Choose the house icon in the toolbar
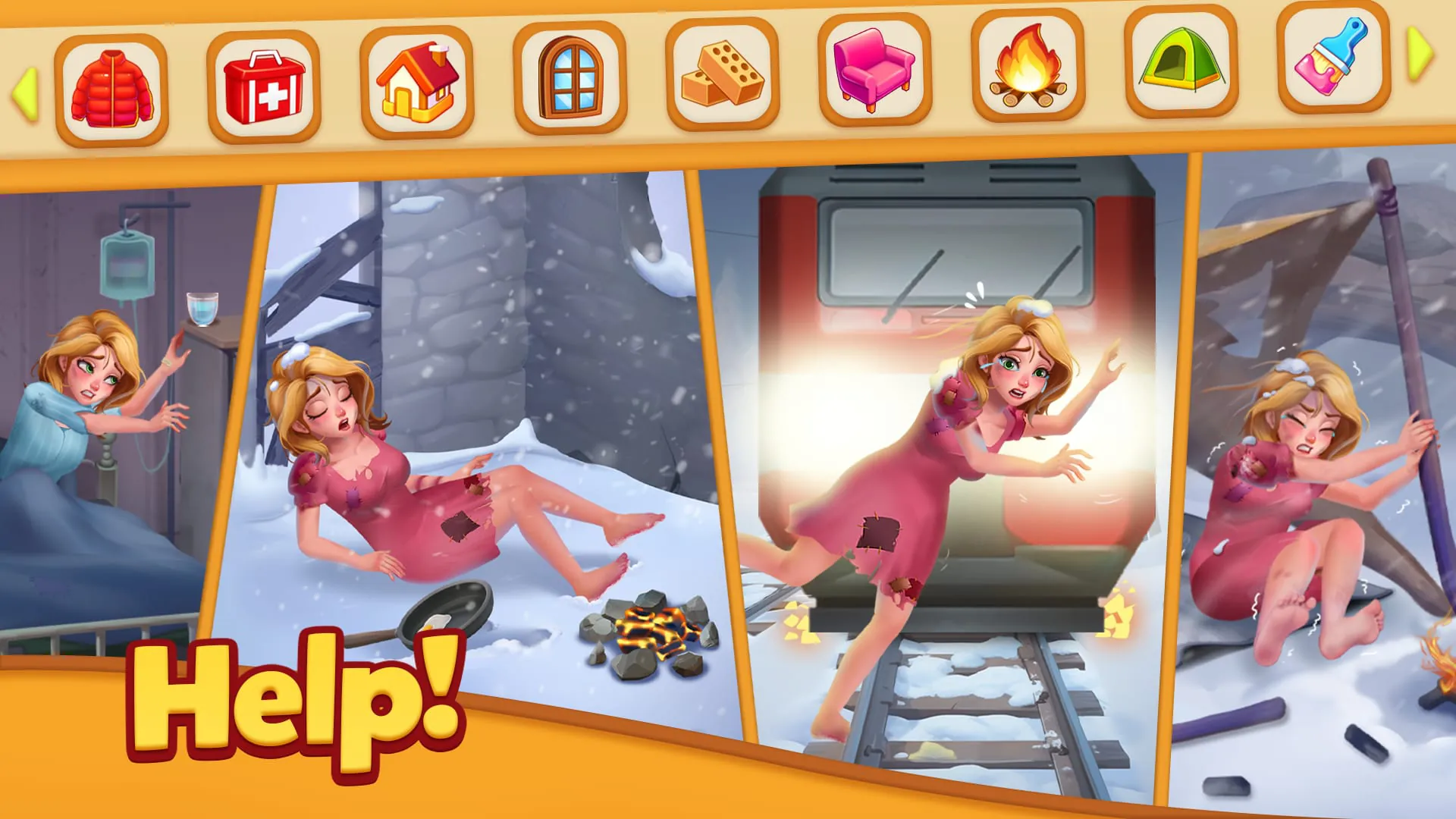1456x819 pixels. coord(416,80)
